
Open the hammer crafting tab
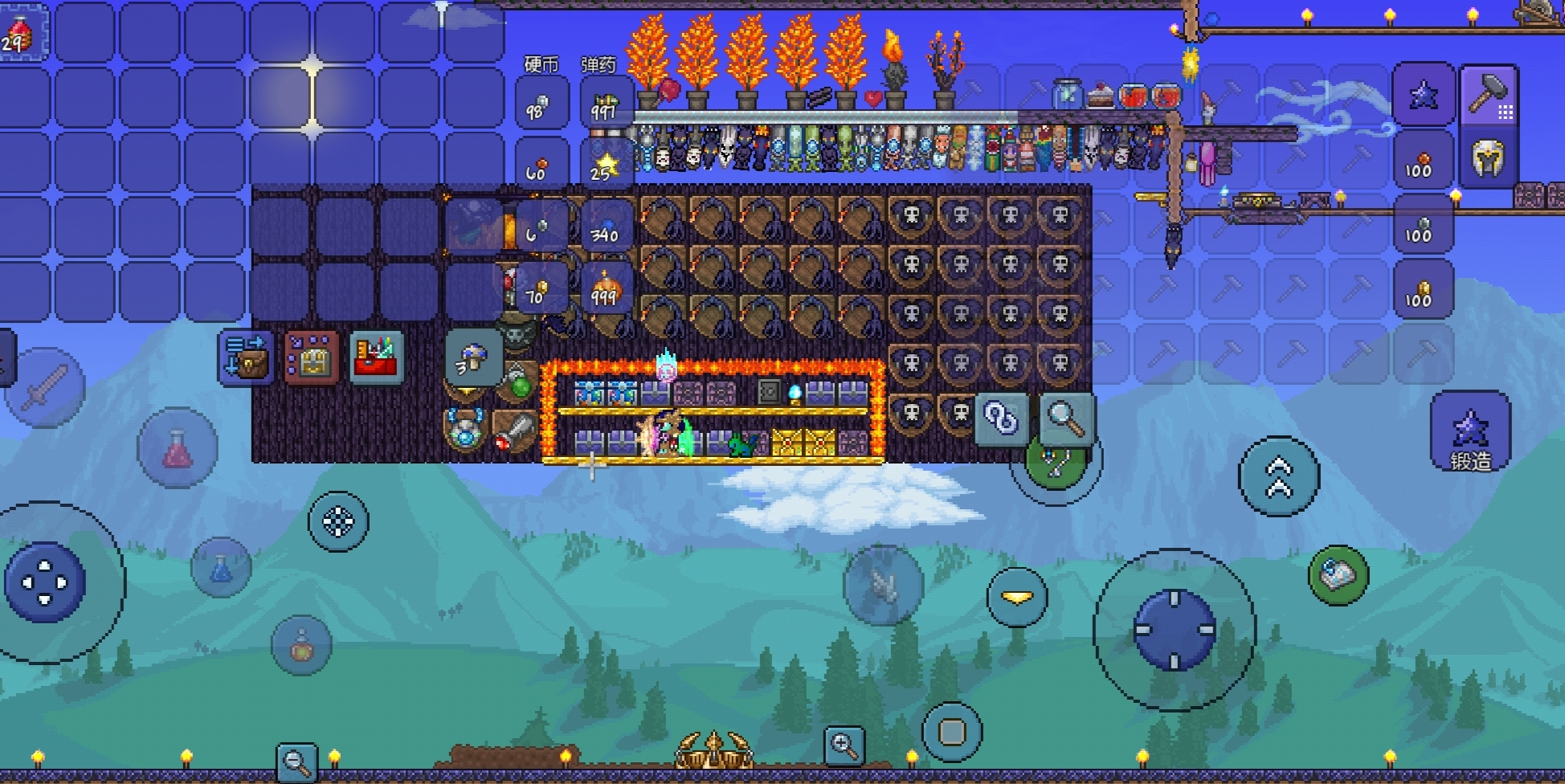point(1488,96)
